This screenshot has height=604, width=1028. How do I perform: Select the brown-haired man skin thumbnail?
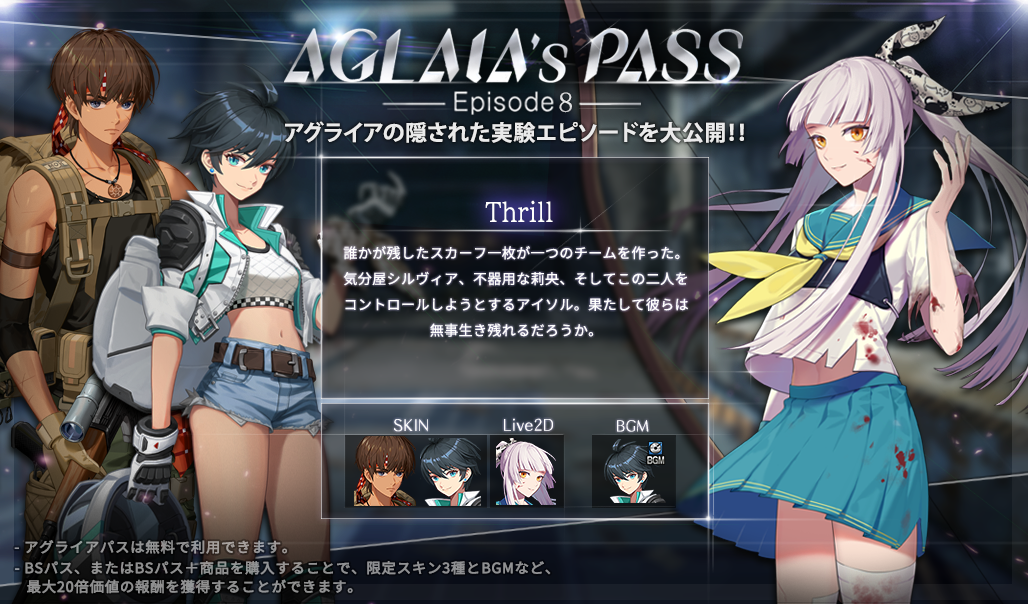pyautogui.click(x=381, y=470)
